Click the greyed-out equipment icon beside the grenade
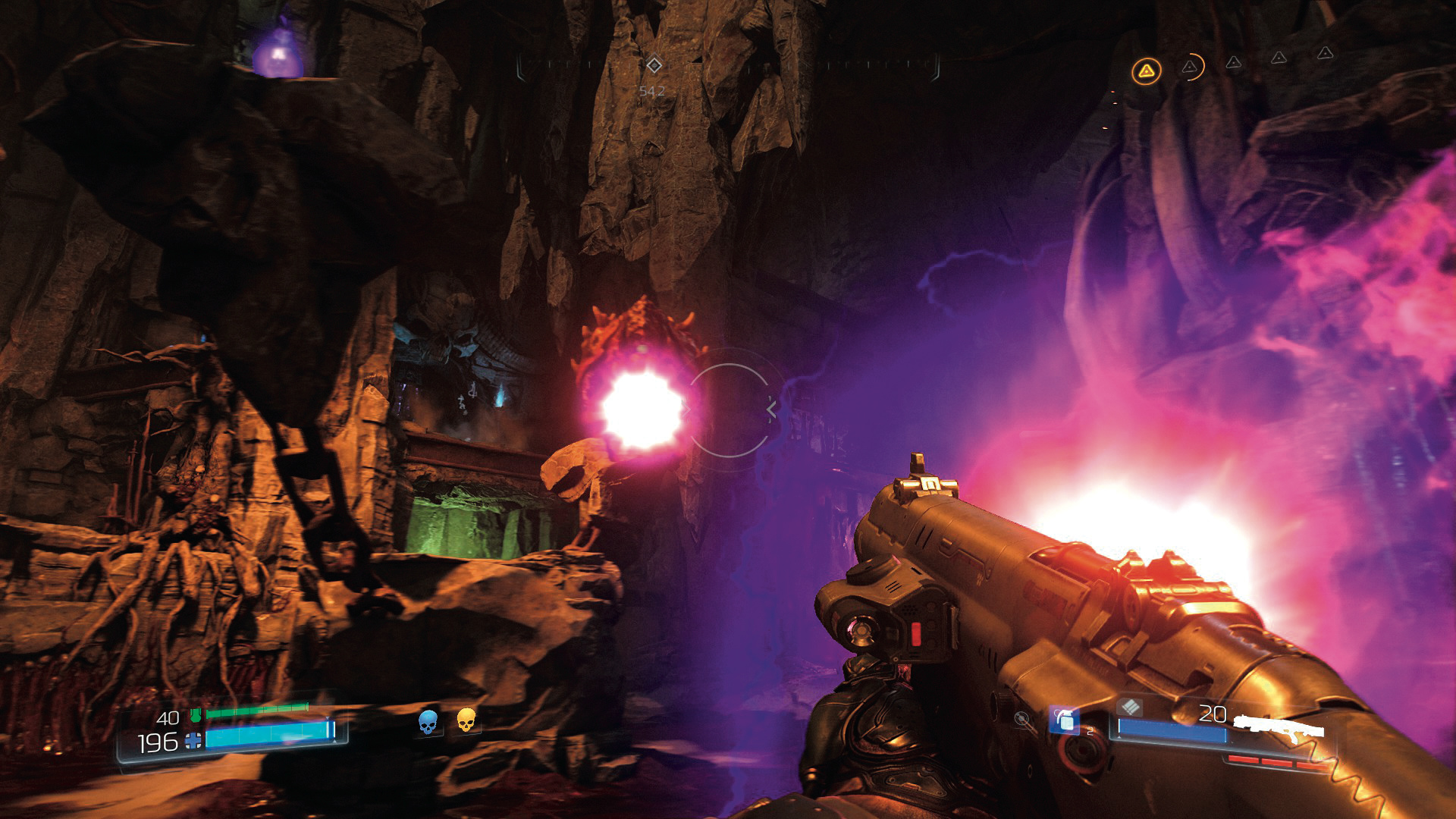Viewport: 1456px width, 819px height. [x=1023, y=719]
